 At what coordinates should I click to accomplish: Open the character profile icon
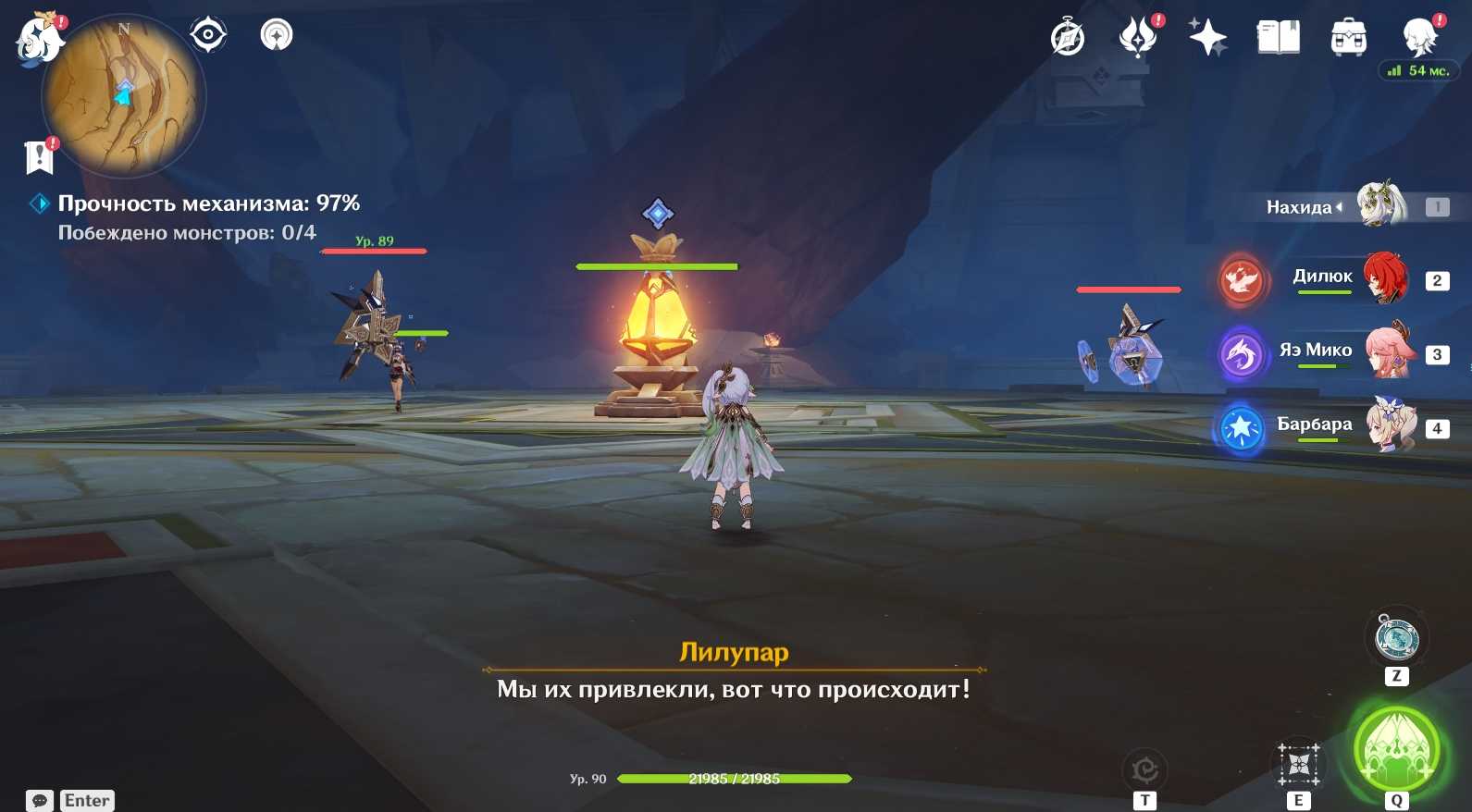point(1418,38)
